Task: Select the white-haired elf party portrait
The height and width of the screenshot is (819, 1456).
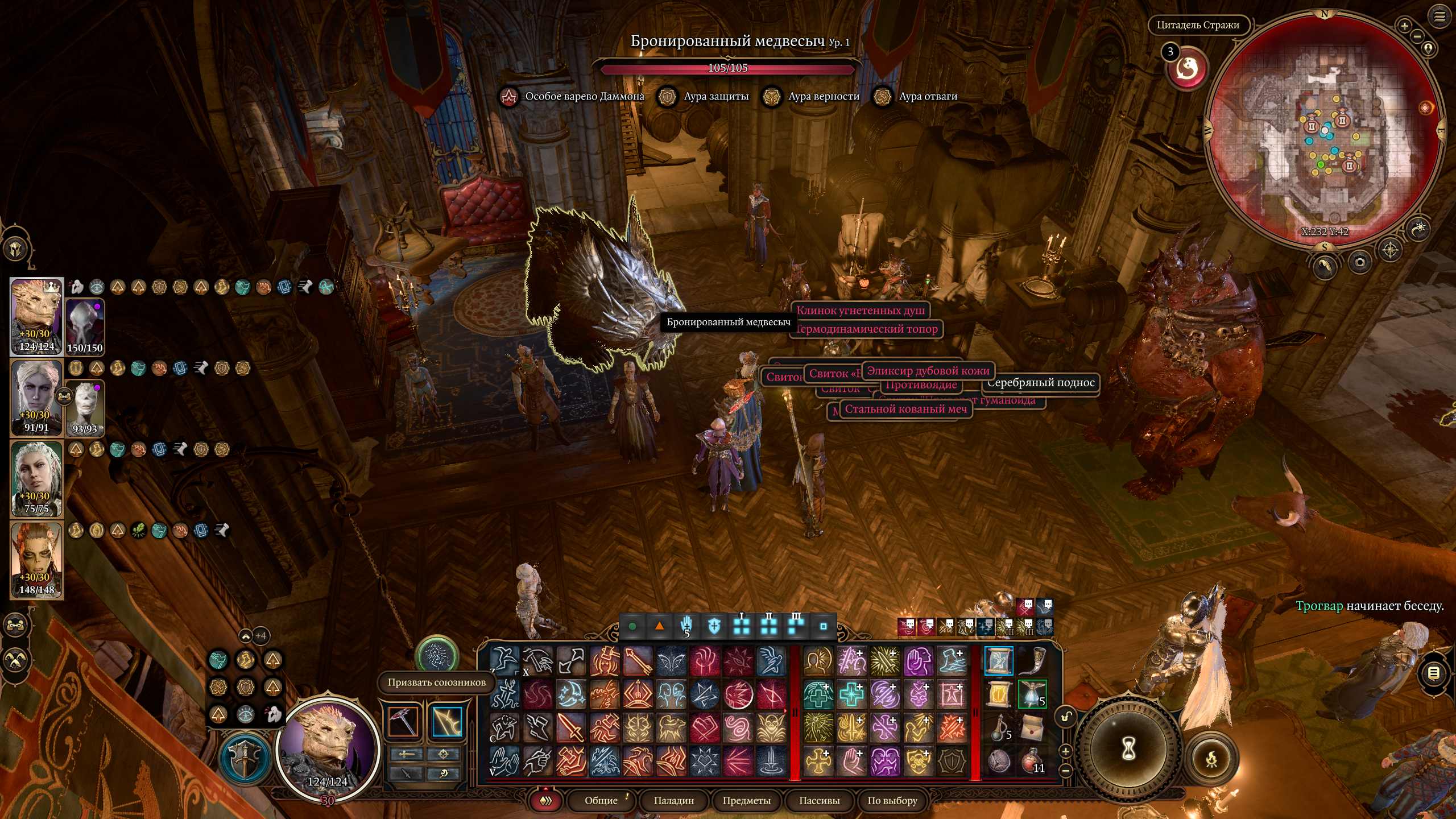Action: 36,398
